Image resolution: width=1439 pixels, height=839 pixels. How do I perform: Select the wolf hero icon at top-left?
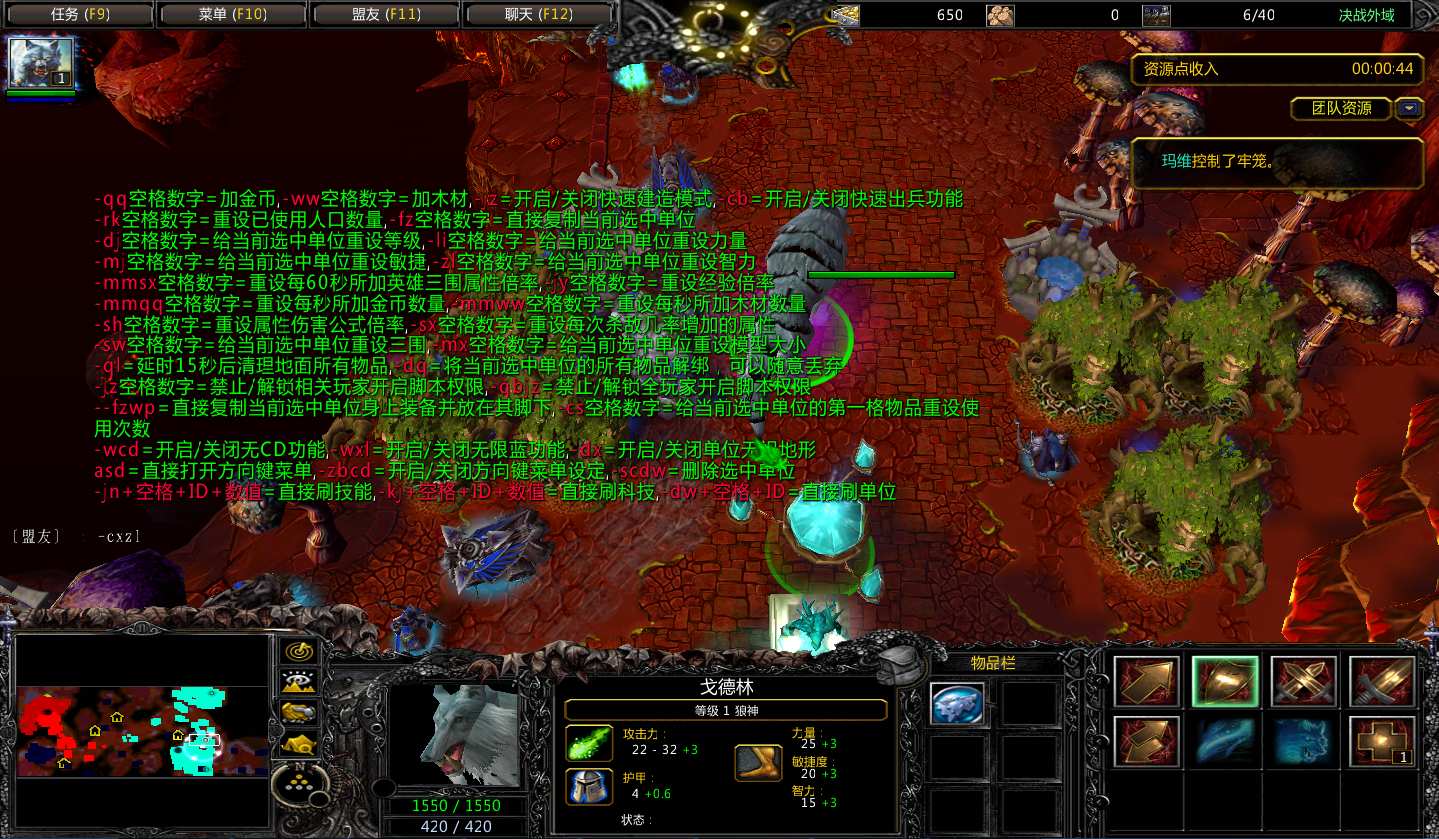pyautogui.click(x=42, y=64)
